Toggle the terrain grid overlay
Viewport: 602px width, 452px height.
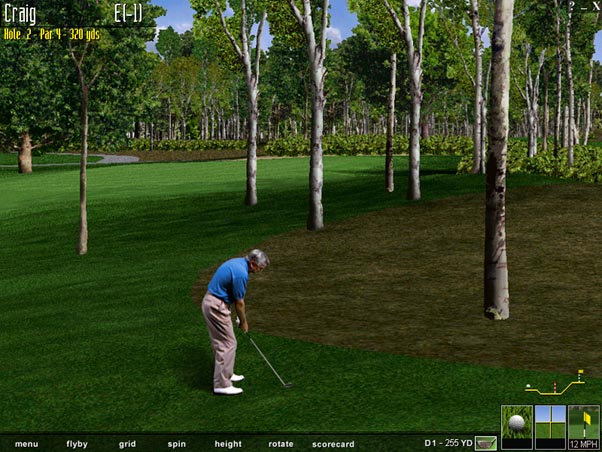(x=127, y=443)
